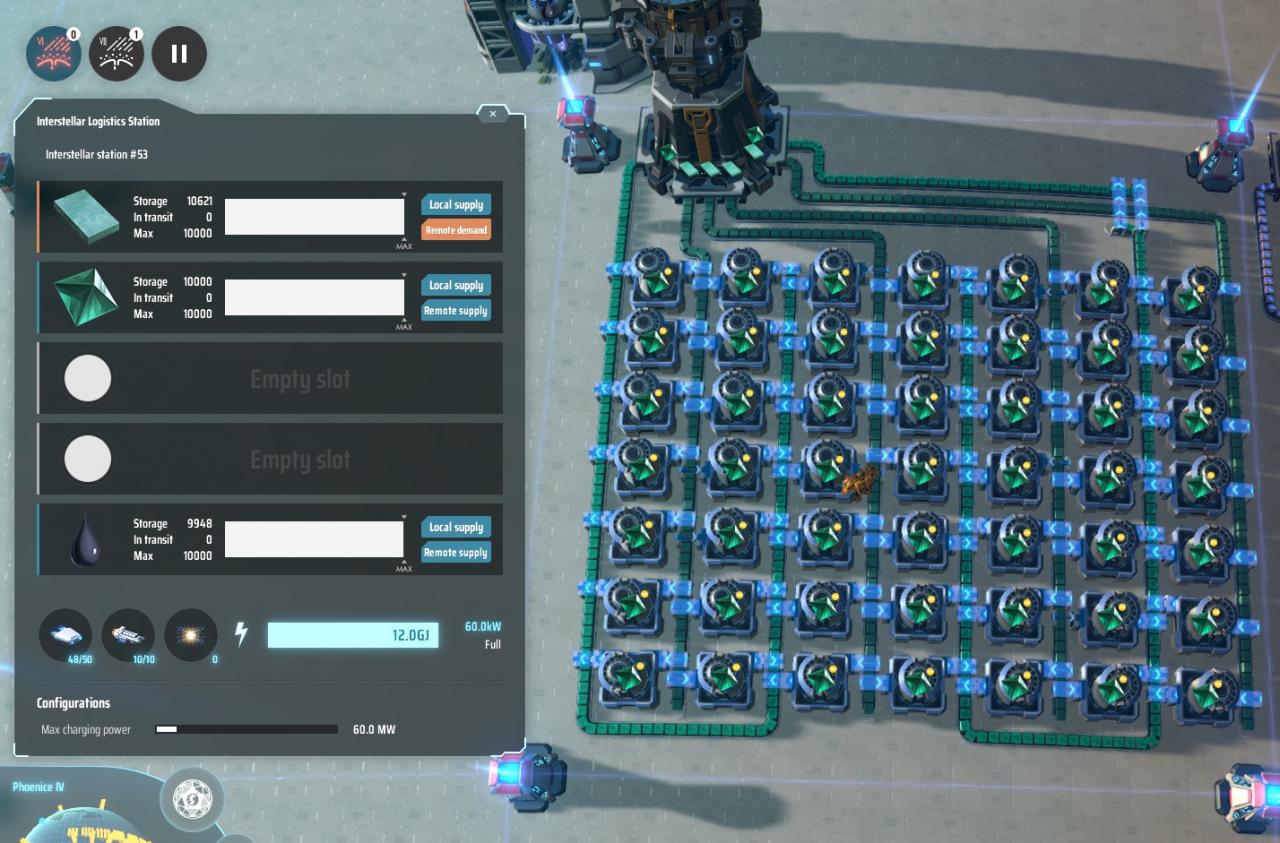Select the warper icon with count 0

[x=190, y=635]
